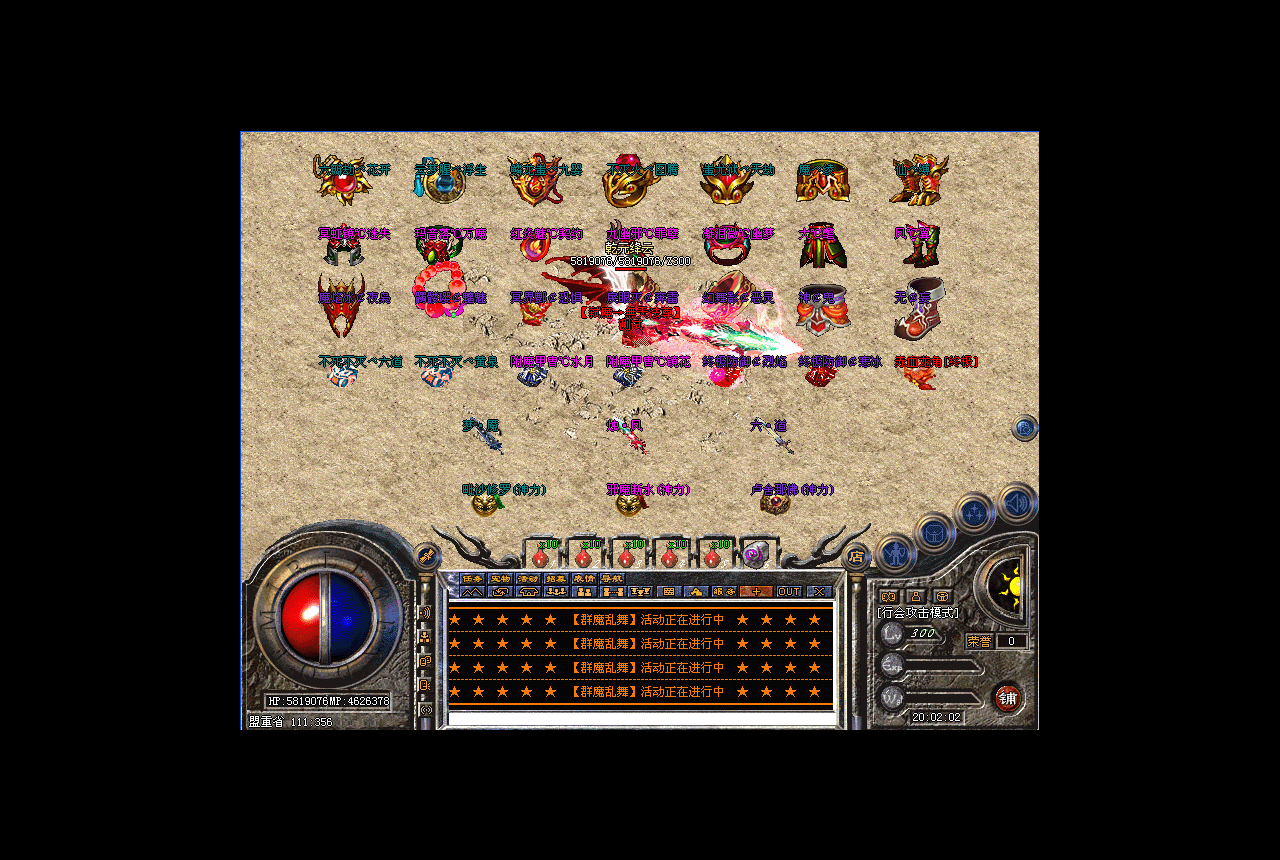Image resolution: width=1280 pixels, height=860 pixels.
Task: Switch to the 宠物 pet tab
Action: (x=500, y=579)
